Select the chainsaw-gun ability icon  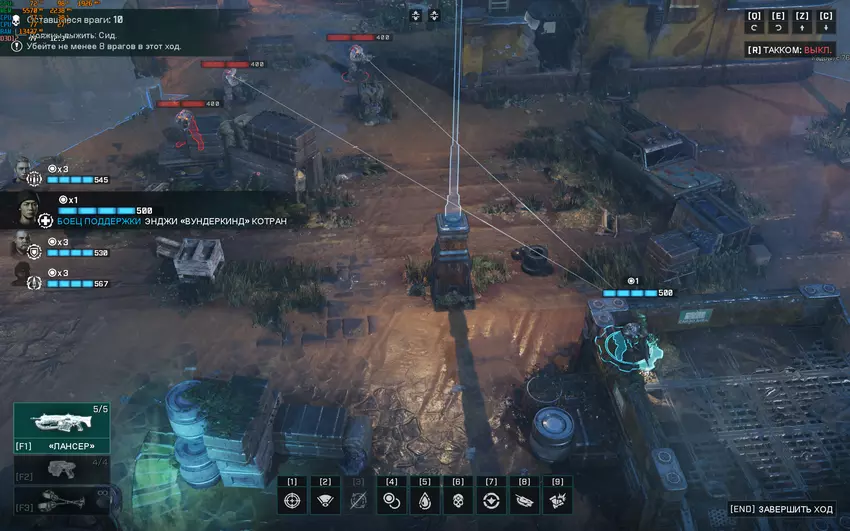(524, 501)
